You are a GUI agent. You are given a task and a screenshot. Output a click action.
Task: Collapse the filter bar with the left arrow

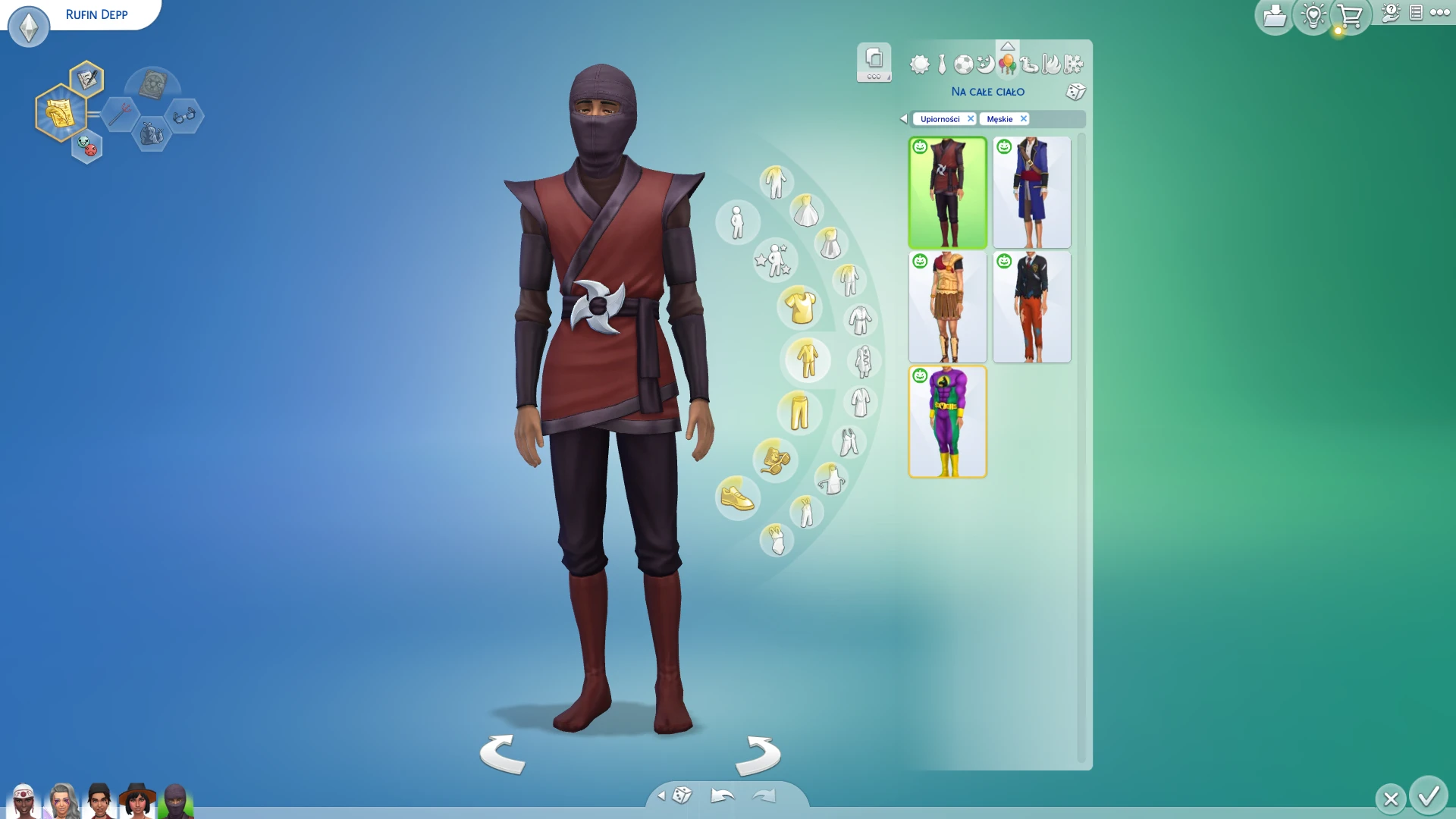(x=903, y=118)
